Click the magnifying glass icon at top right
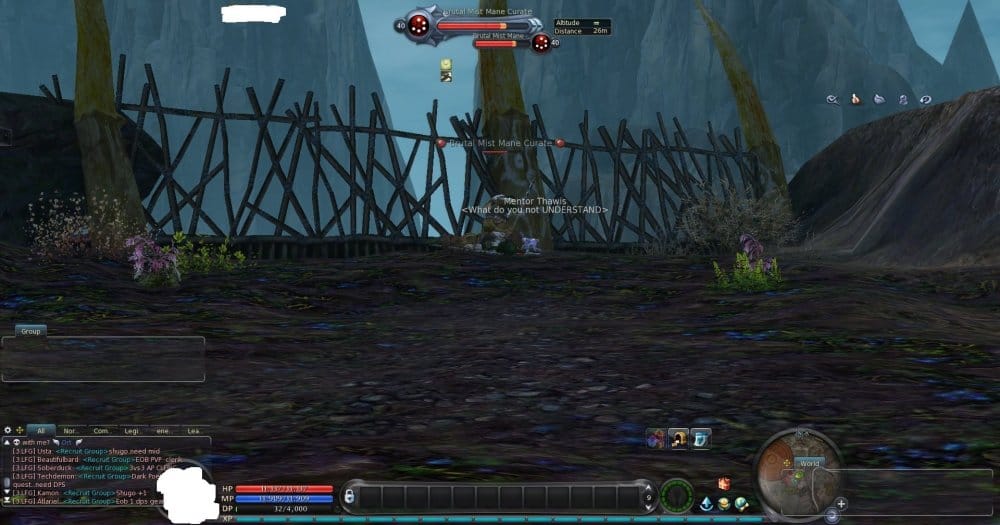 click(832, 99)
